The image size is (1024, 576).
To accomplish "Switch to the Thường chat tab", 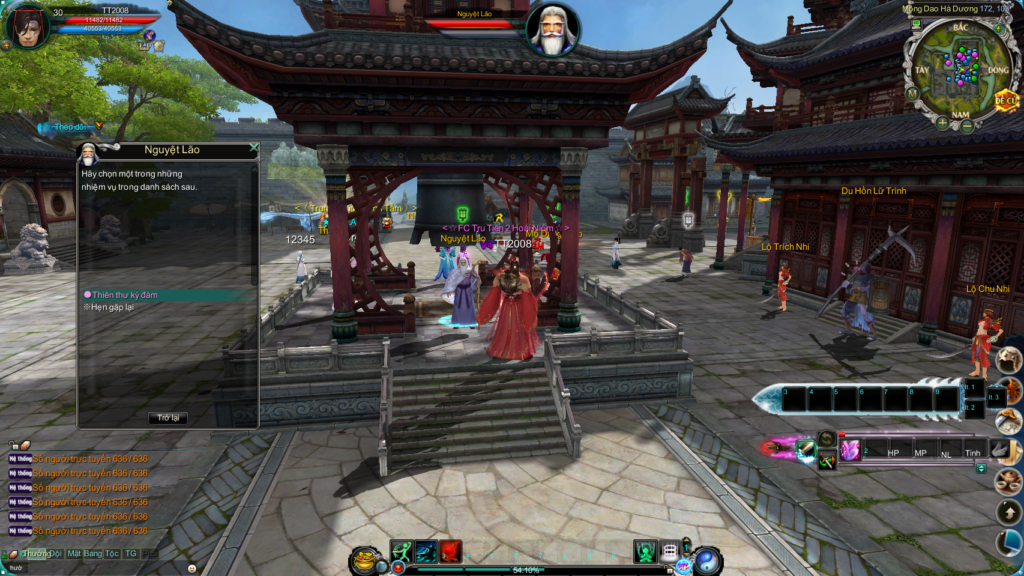I will (x=36, y=553).
